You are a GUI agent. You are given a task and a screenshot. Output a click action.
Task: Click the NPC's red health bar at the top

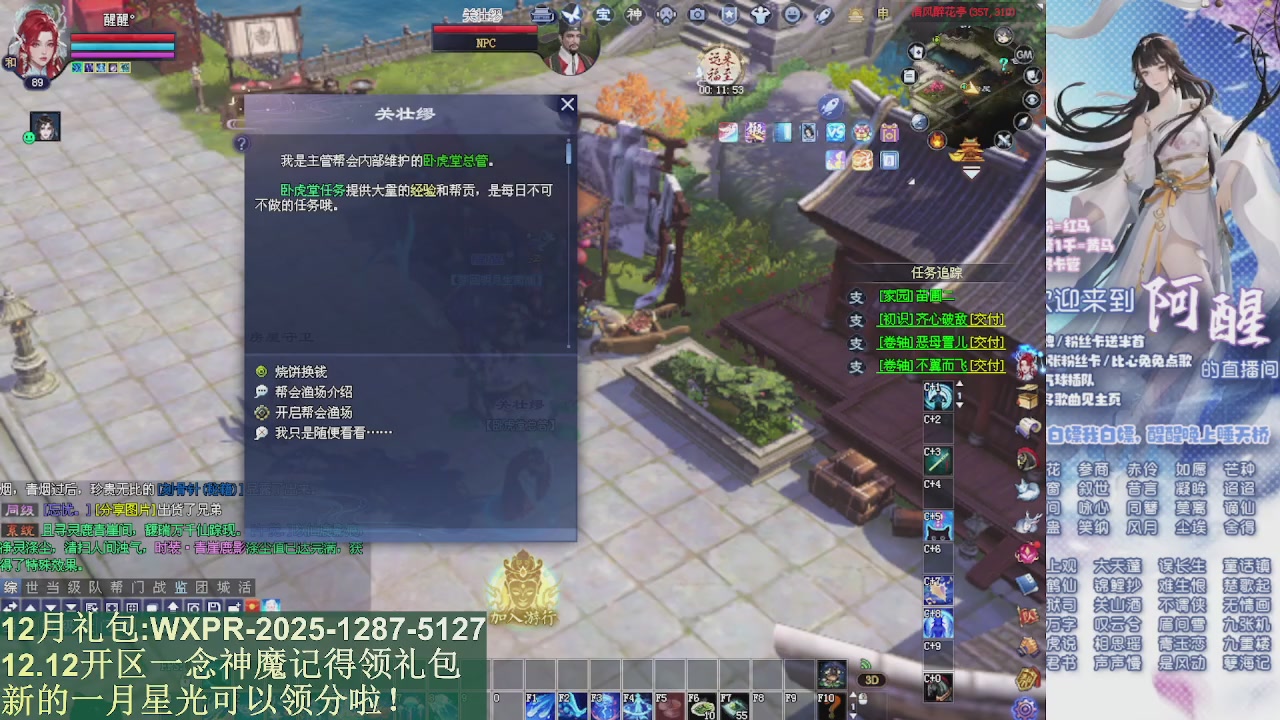tap(487, 31)
